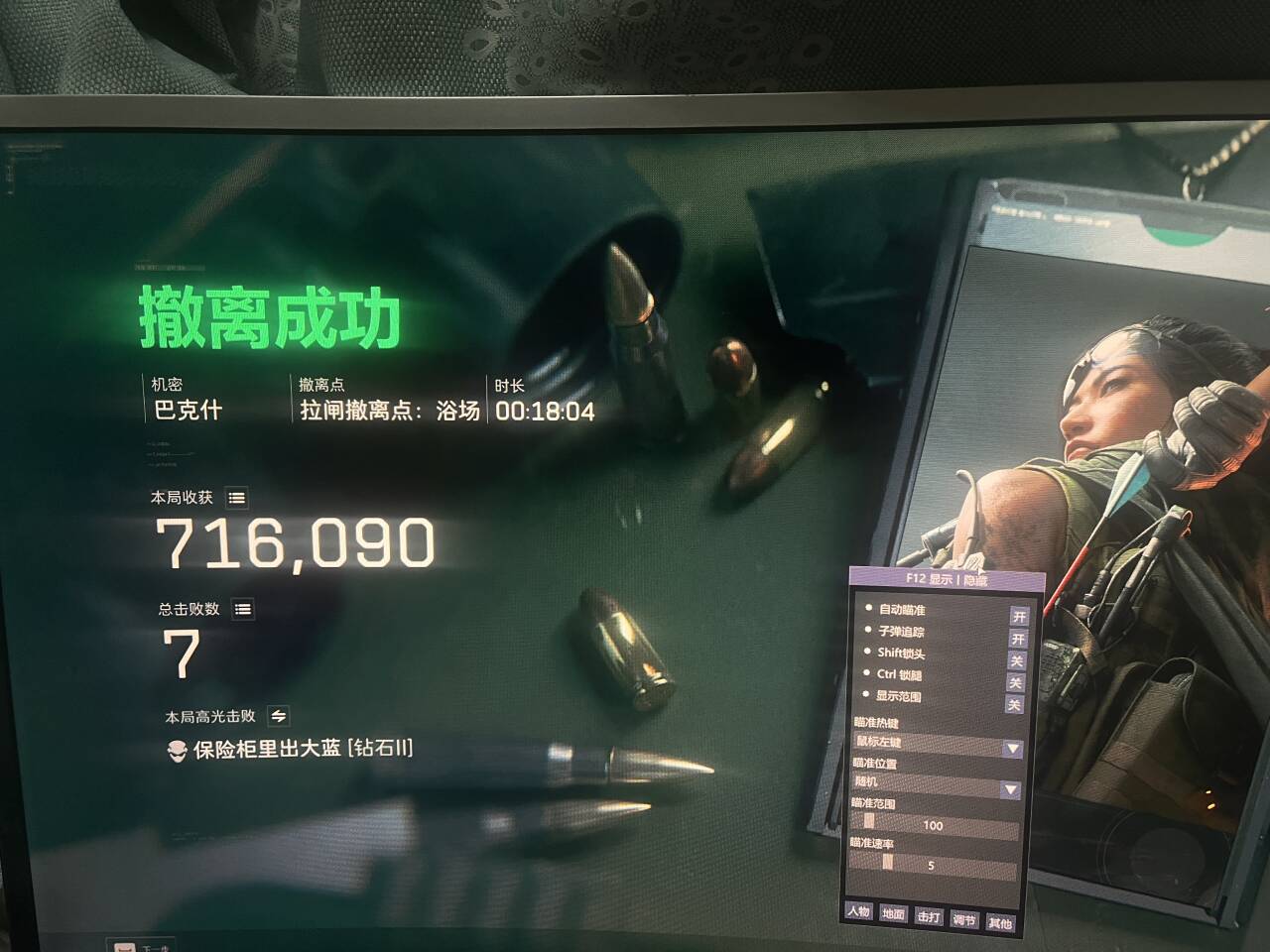Click the dropdown arrow for 瞄准位置
This screenshot has width=1270, height=952.
(1008, 786)
